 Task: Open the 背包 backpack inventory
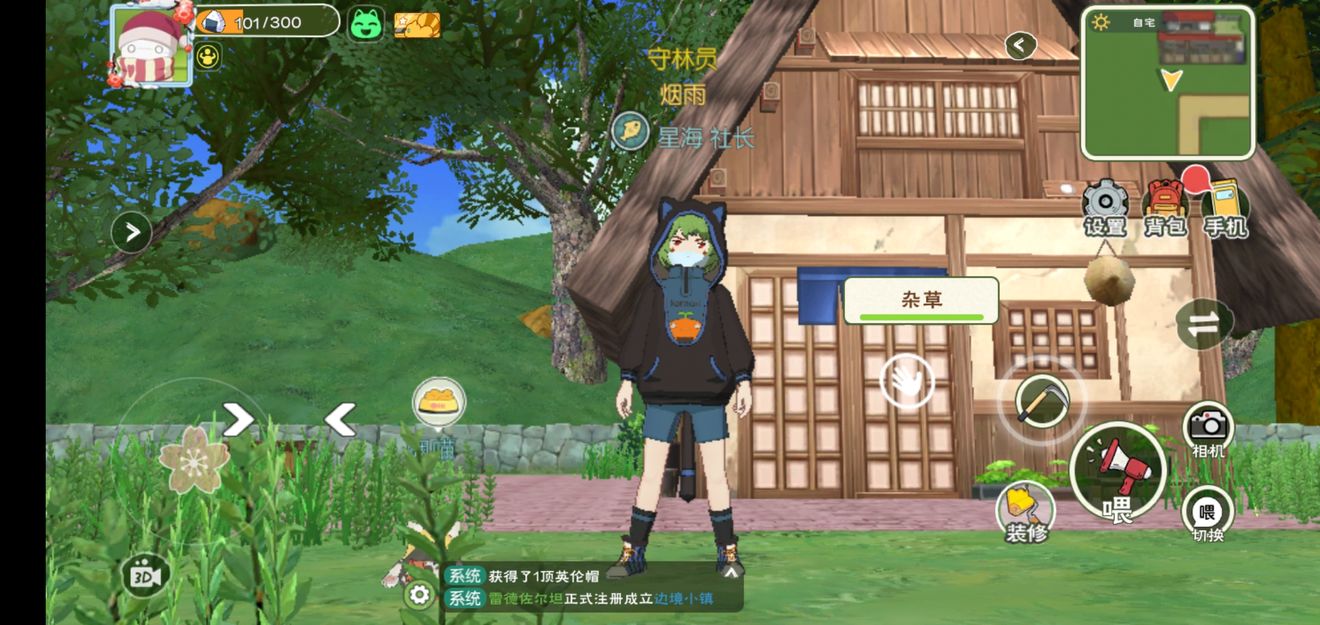click(1165, 207)
